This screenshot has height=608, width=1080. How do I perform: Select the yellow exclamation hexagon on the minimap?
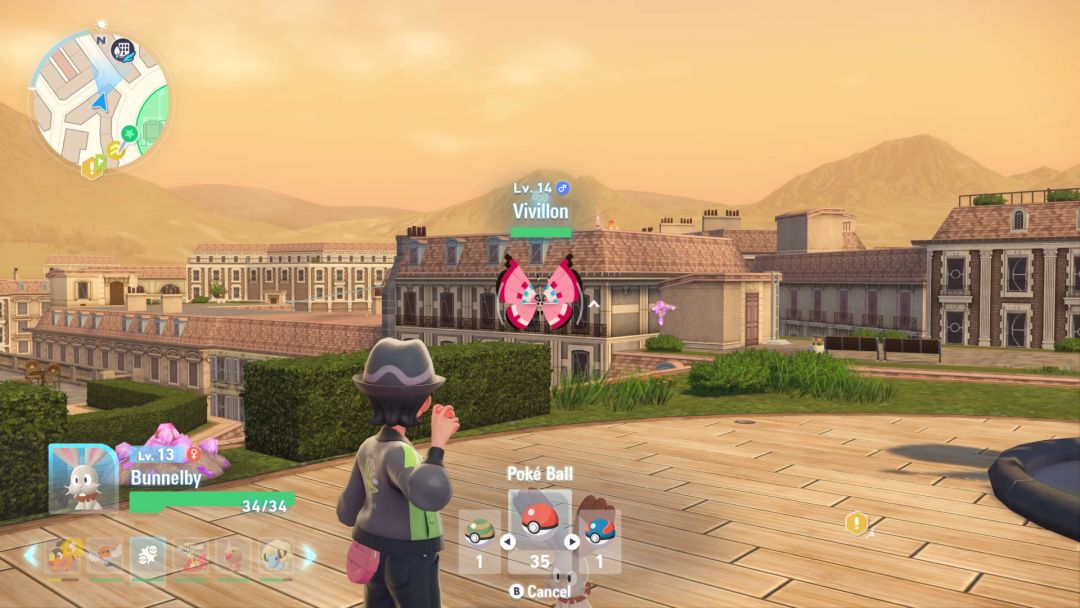click(92, 168)
